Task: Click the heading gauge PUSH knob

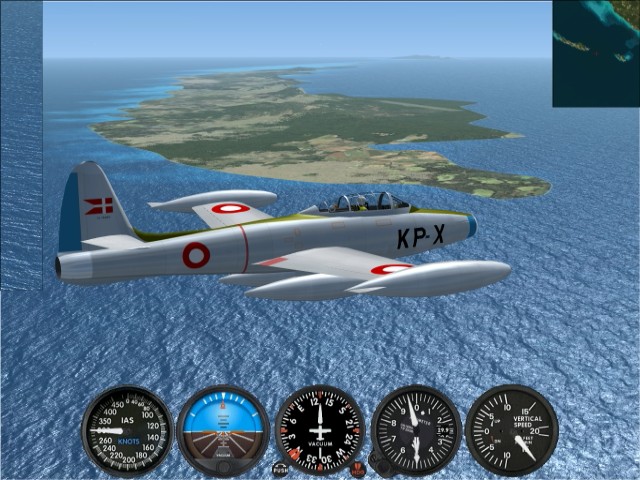Action: (x=280, y=468)
